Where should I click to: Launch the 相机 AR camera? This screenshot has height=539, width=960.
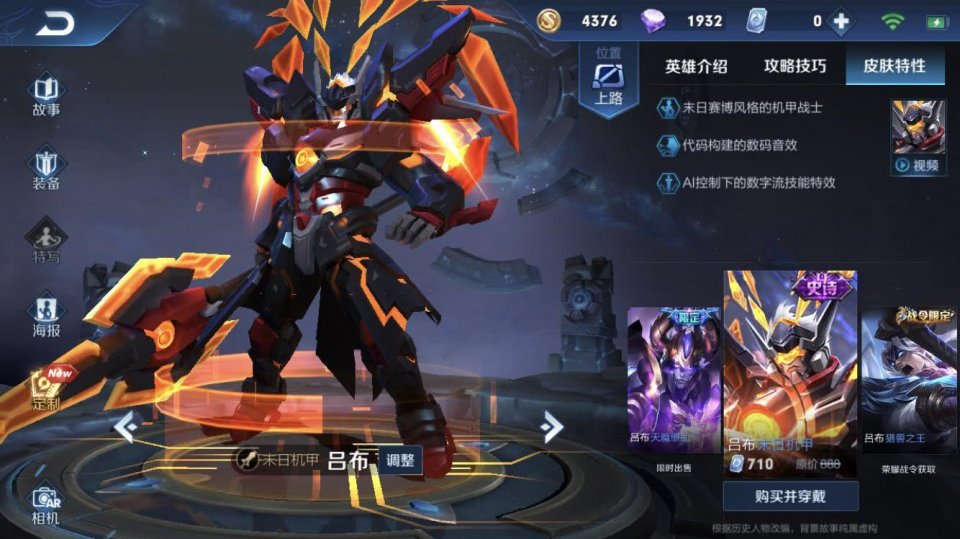(x=46, y=504)
